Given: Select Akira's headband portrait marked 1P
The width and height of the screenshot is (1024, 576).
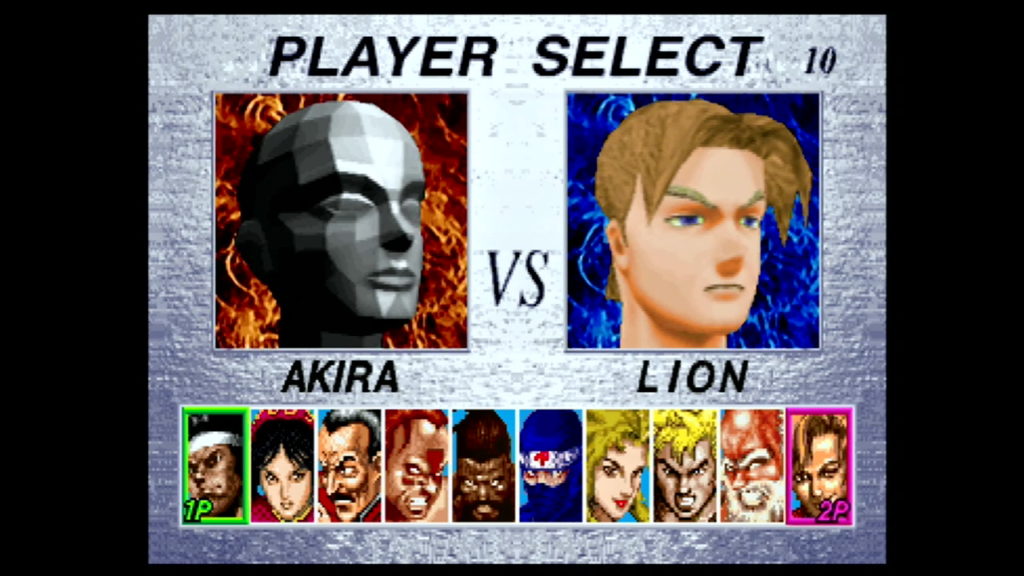Looking at the screenshot, I should [214, 465].
